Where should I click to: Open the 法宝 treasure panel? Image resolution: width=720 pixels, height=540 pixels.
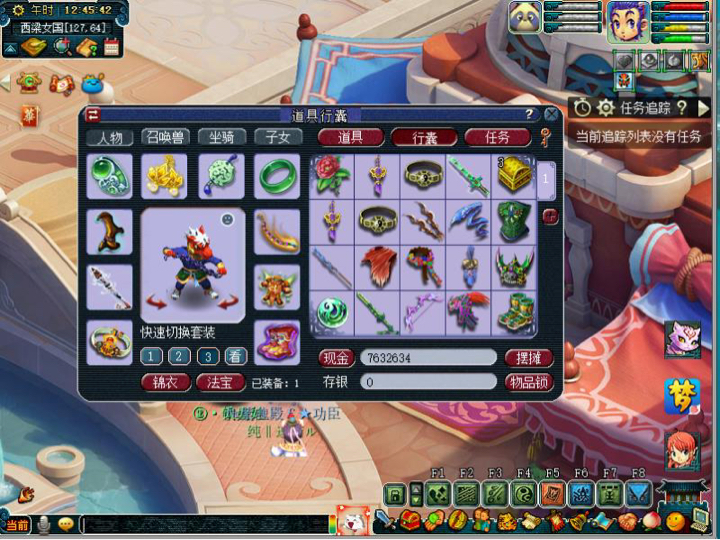(220, 381)
